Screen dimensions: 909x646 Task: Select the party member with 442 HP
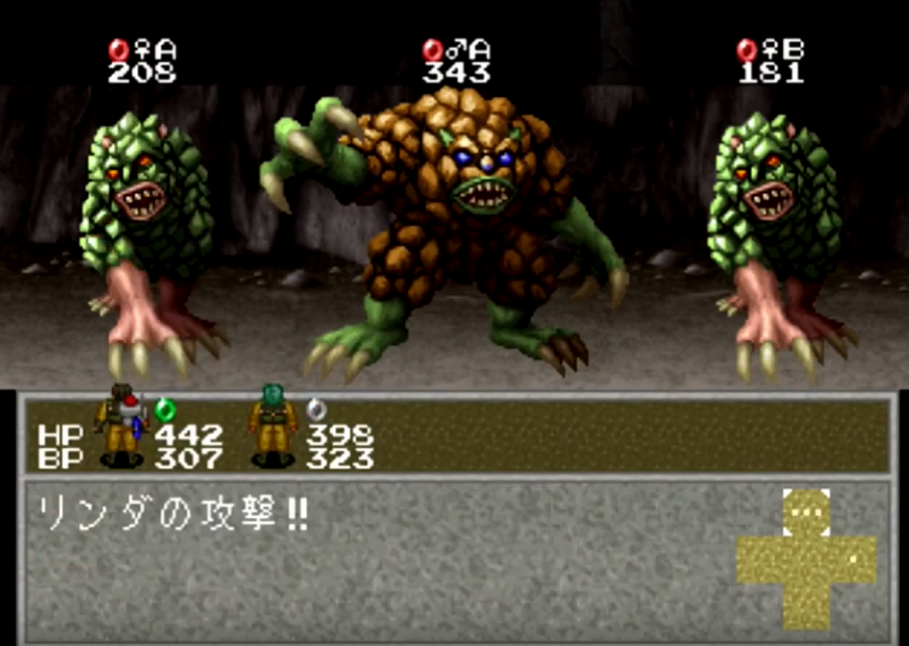pos(121,429)
